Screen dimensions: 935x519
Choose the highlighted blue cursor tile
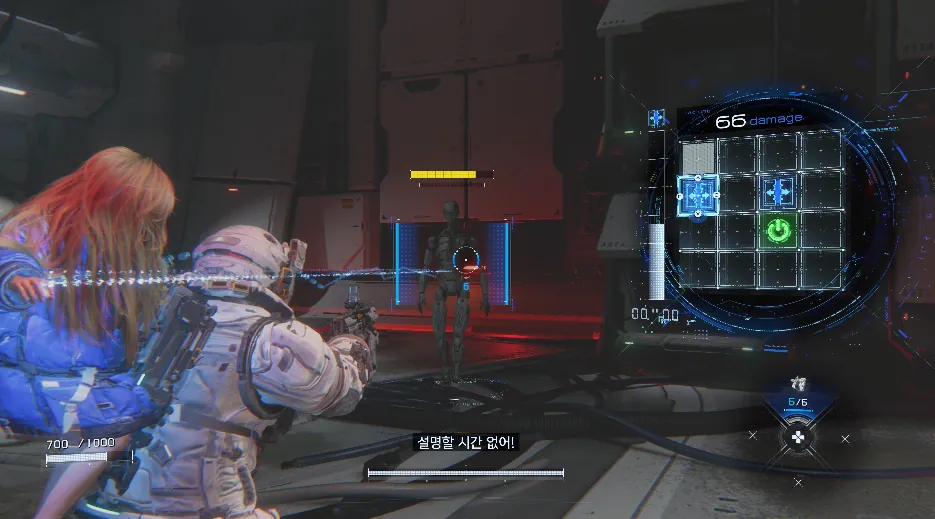[698, 194]
